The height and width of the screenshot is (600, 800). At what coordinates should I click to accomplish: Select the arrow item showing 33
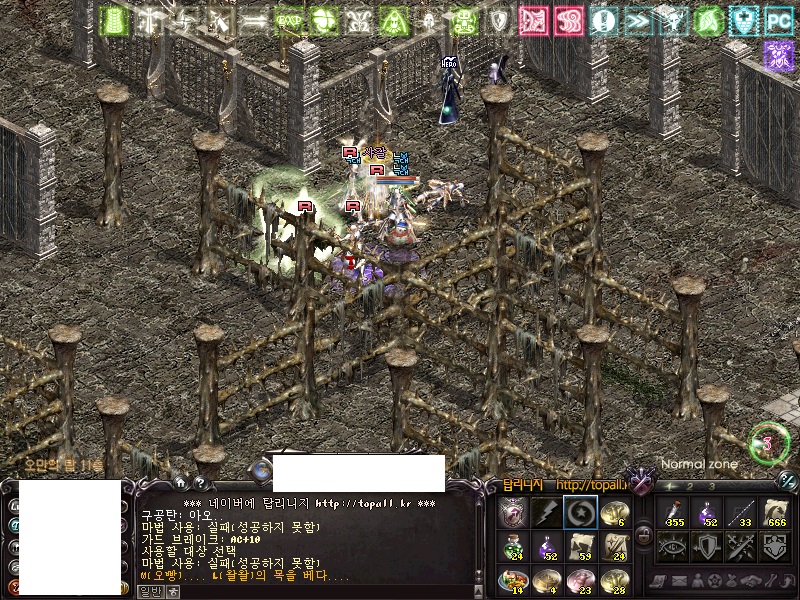pos(741,512)
